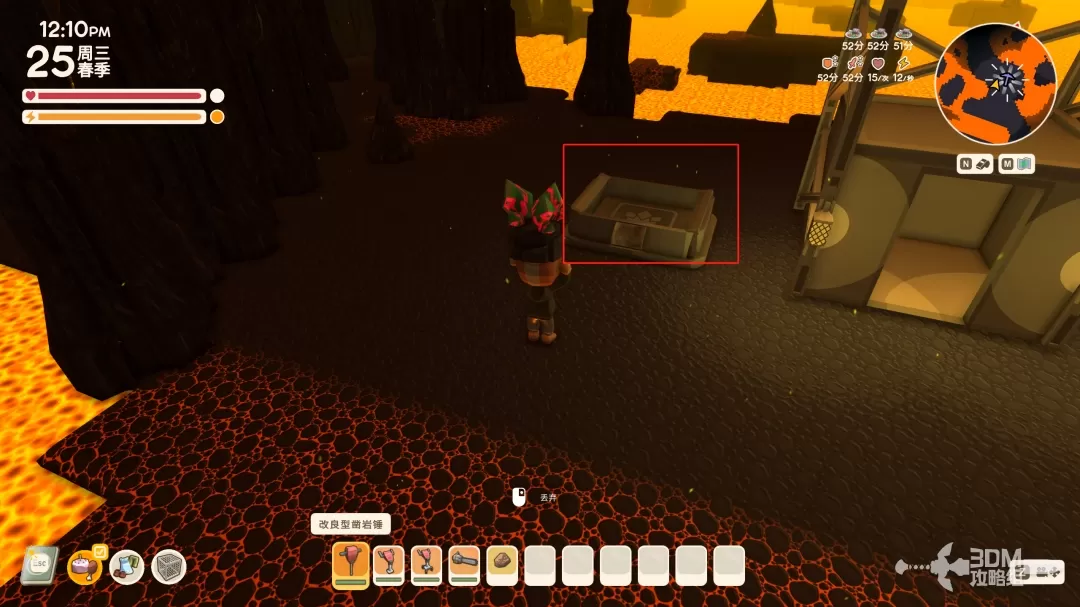Open the cake icon with checkmark badge
The height and width of the screenshot is (607, 1080).
tap(84, 567)
